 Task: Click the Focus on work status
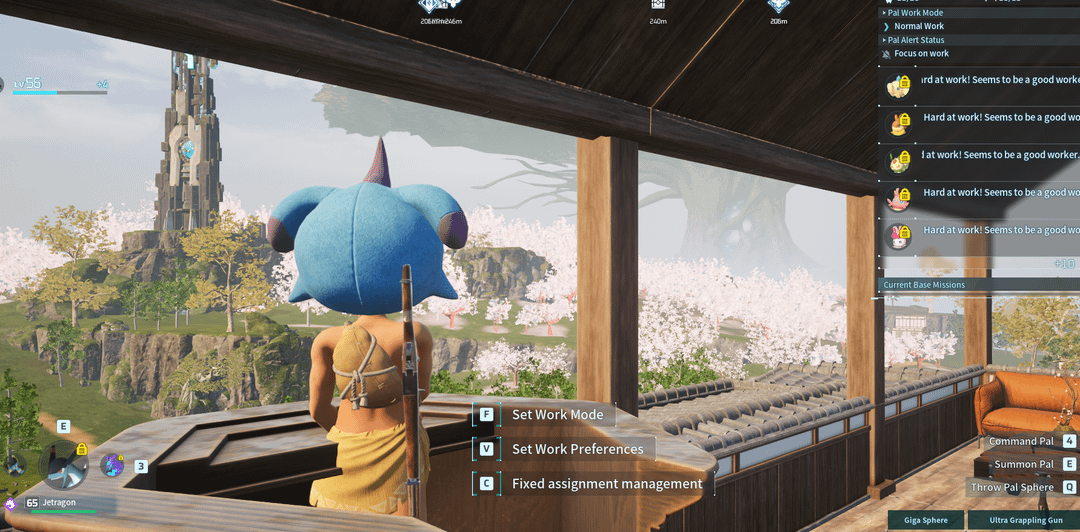coord(921,53)
